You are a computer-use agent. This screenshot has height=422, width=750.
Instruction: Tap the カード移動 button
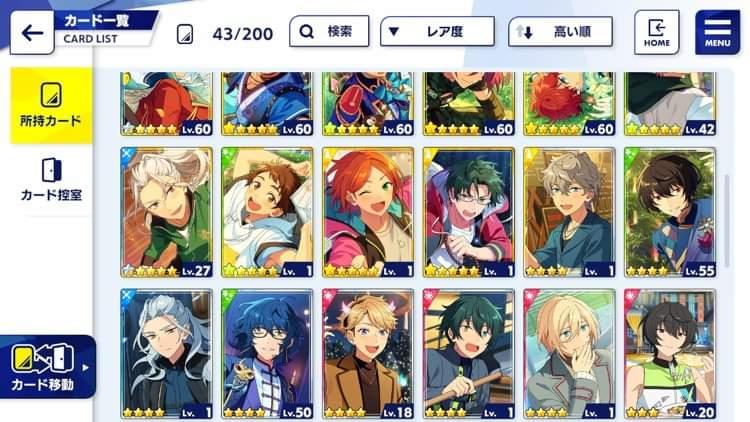click(x=48, y=367)
